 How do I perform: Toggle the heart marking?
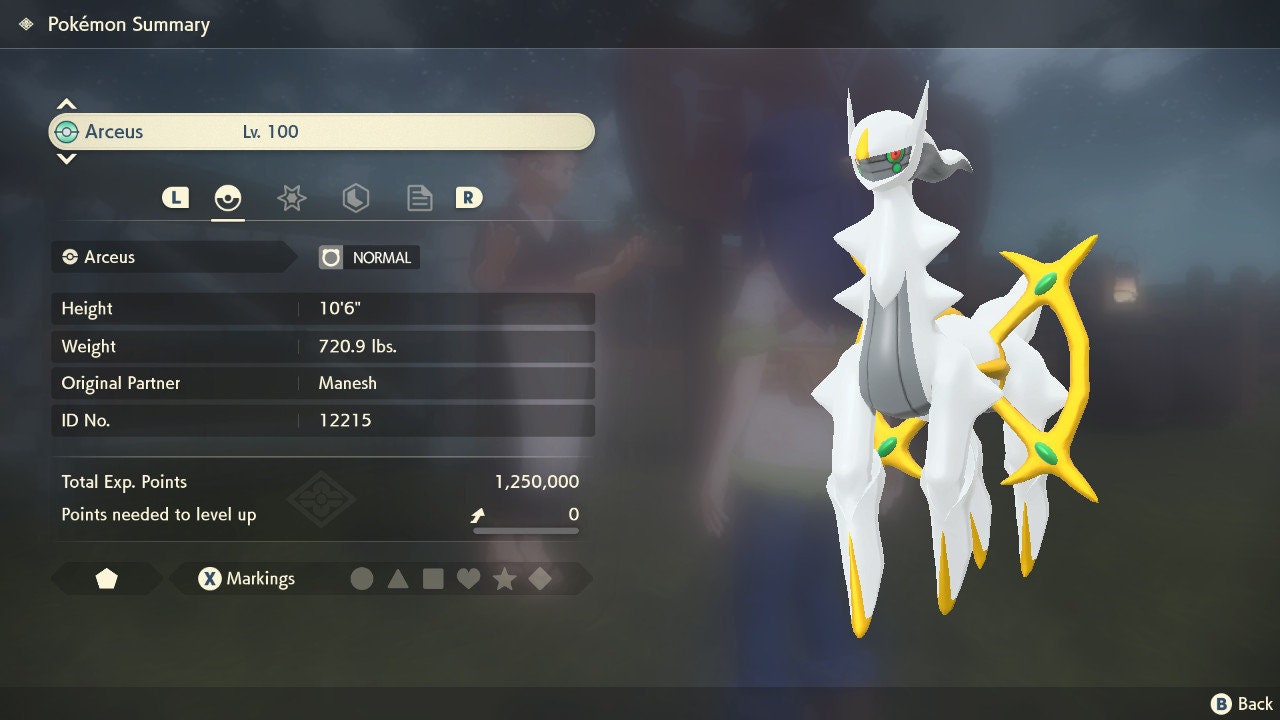pos(468,579)
